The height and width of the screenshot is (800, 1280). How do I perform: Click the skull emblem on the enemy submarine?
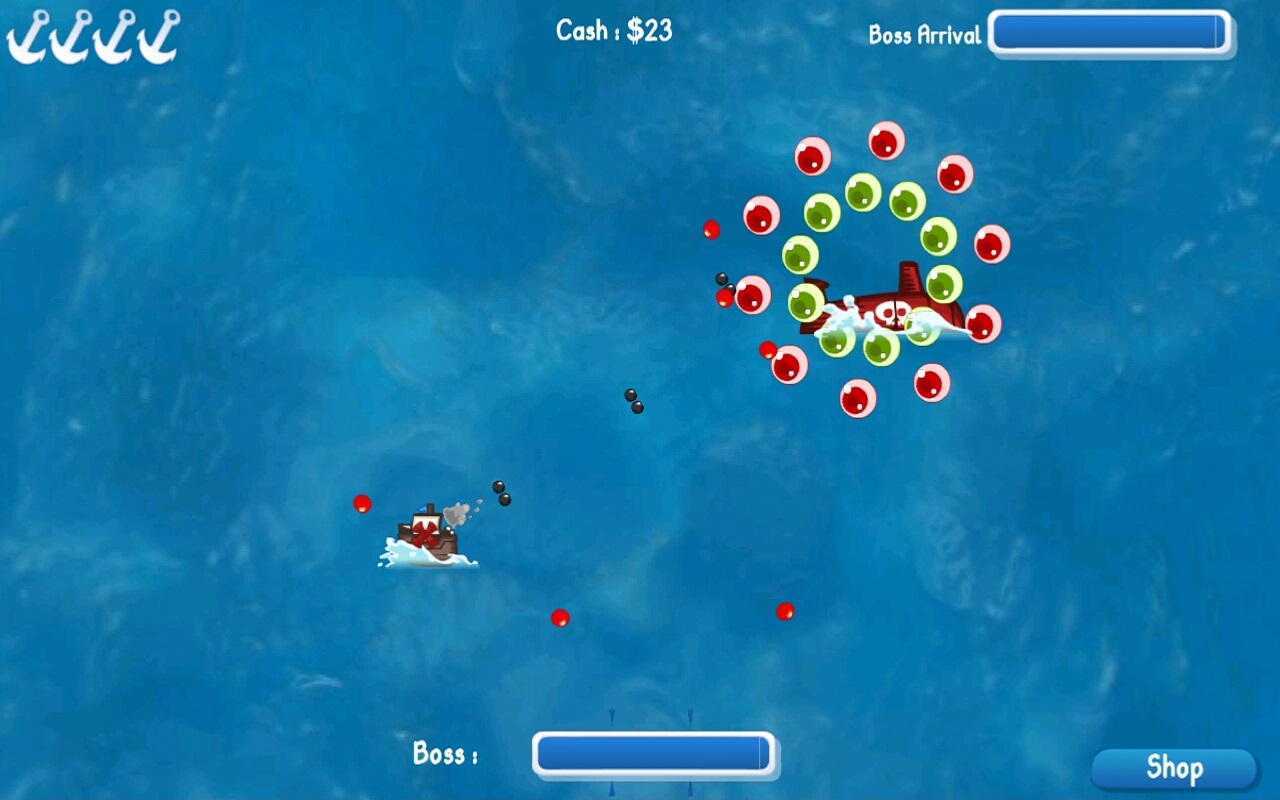pyautogui.click(x=888, y=313)
